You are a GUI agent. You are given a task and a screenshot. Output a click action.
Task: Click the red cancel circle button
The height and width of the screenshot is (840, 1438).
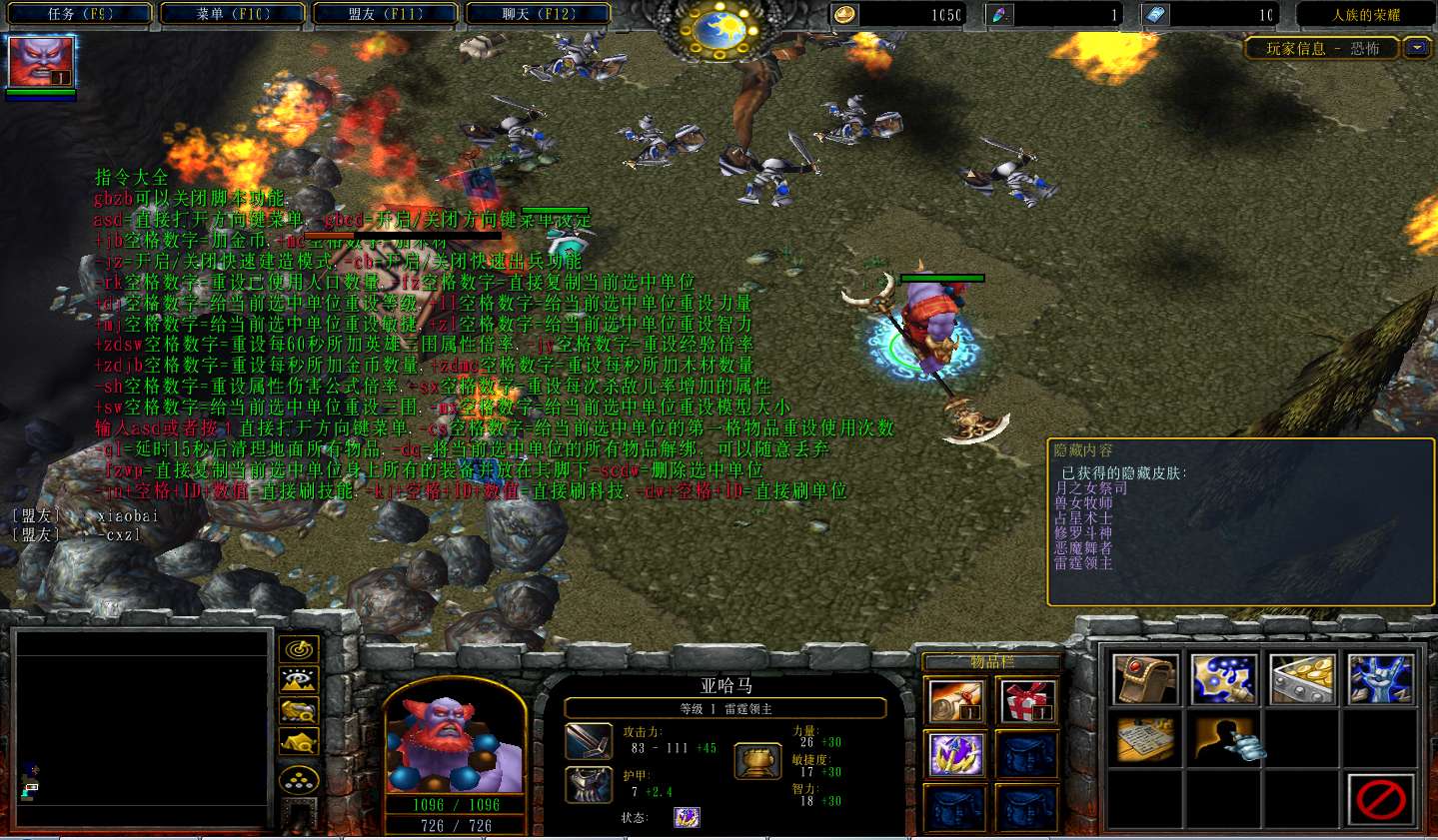(1381, 799)
